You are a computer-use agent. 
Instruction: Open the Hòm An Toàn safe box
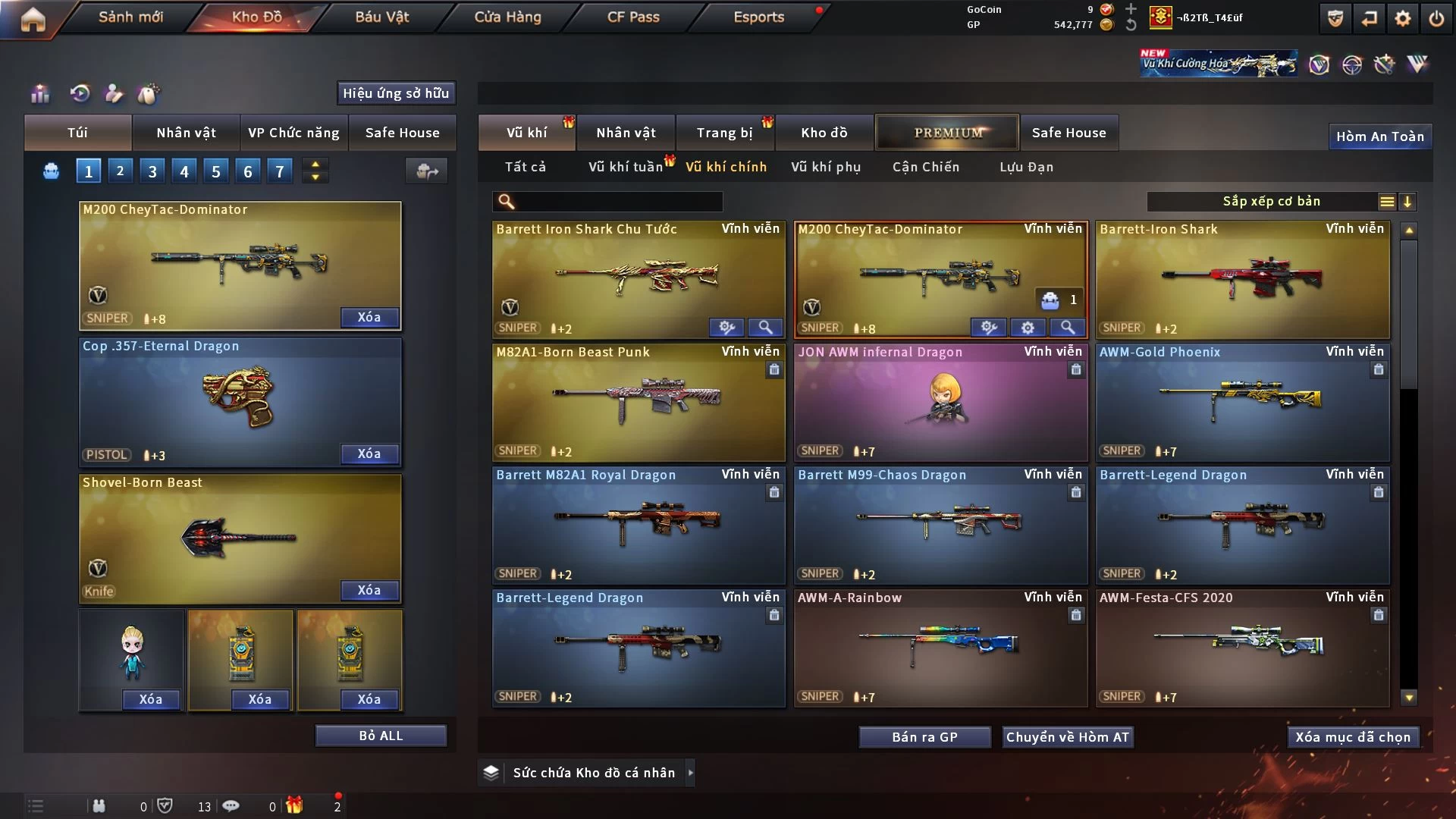click(1379, 136)
